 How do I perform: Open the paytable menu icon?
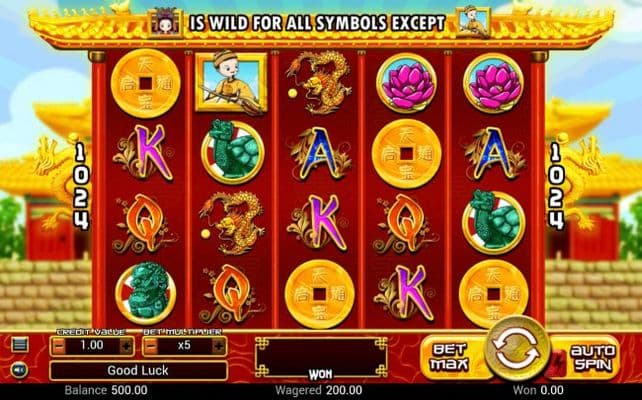click(20, 345)
